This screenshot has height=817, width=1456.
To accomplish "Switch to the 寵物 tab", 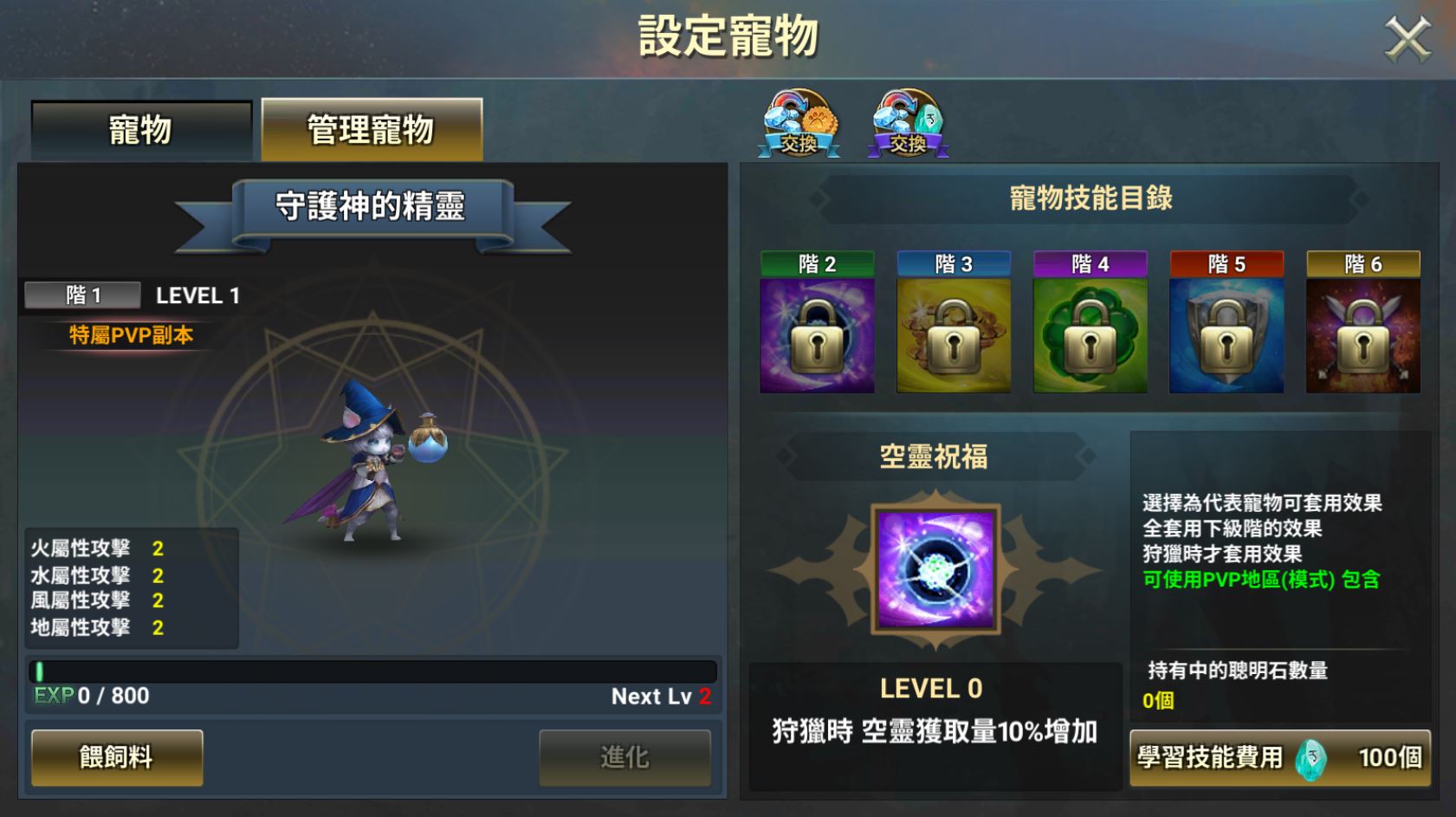I will [x=139, y=128].
